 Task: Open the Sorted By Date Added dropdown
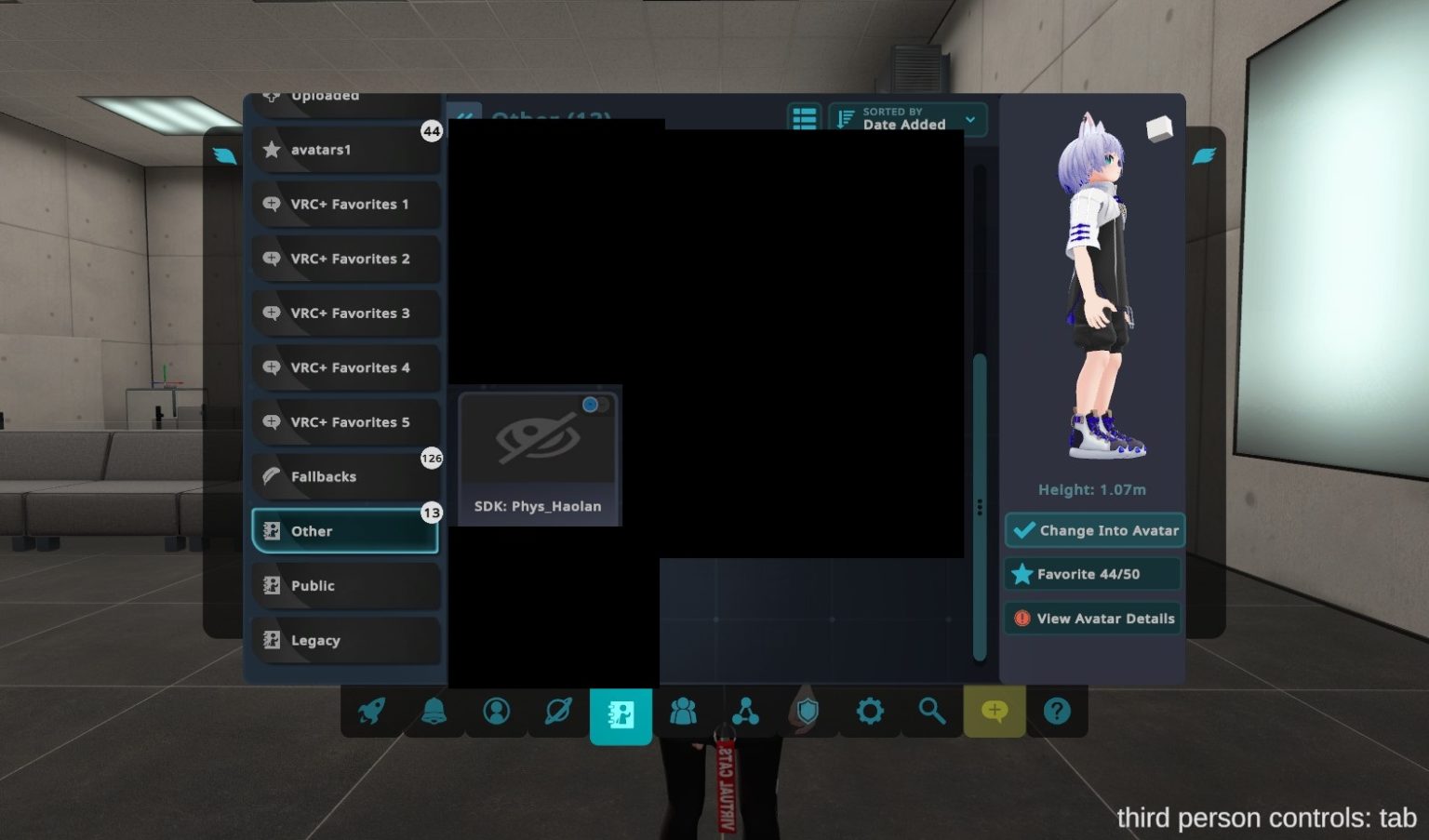tap(907, 119)
